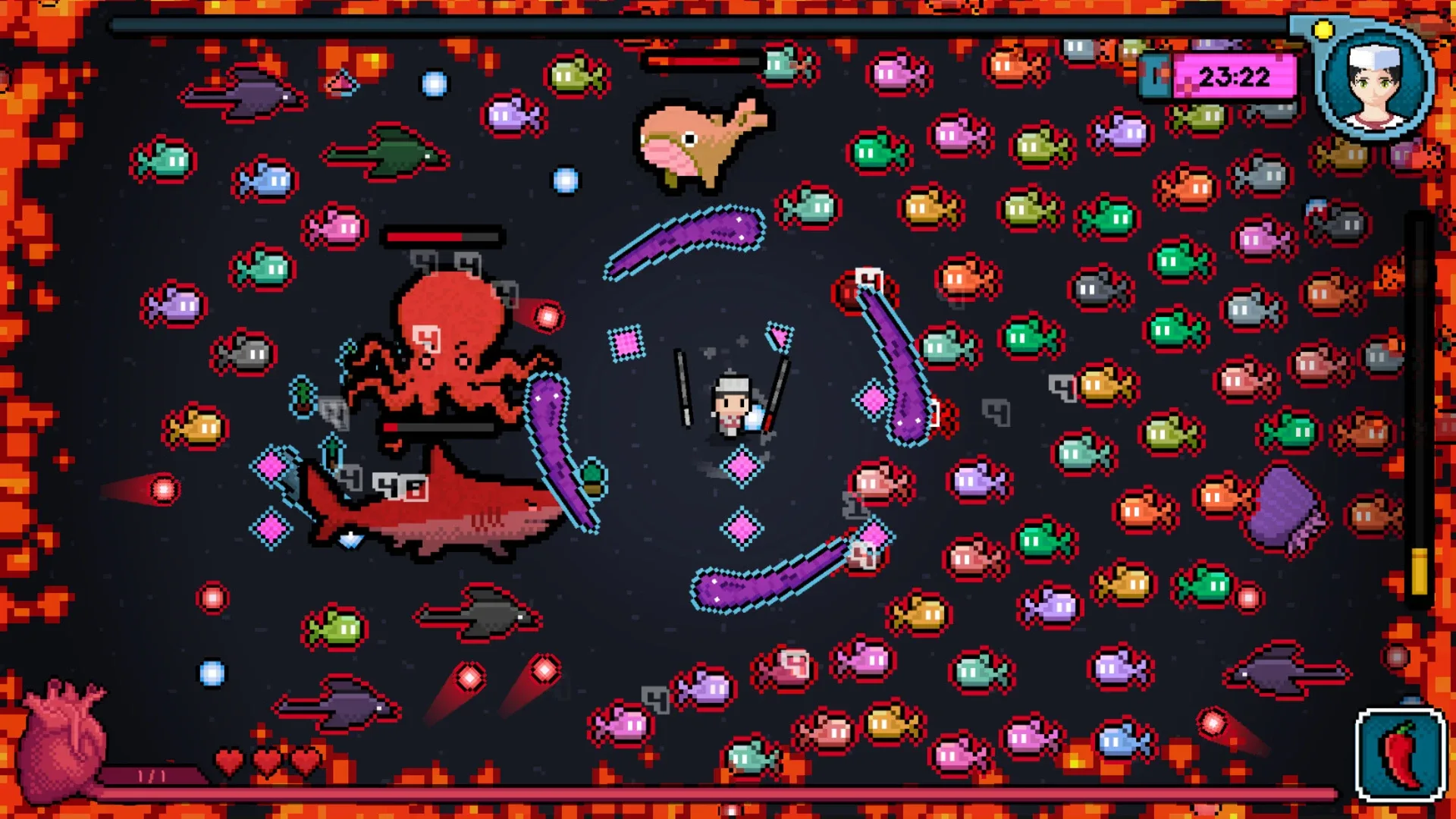Click the octopus health bar above it
1456x819 pixels.
tap(444, 235)
